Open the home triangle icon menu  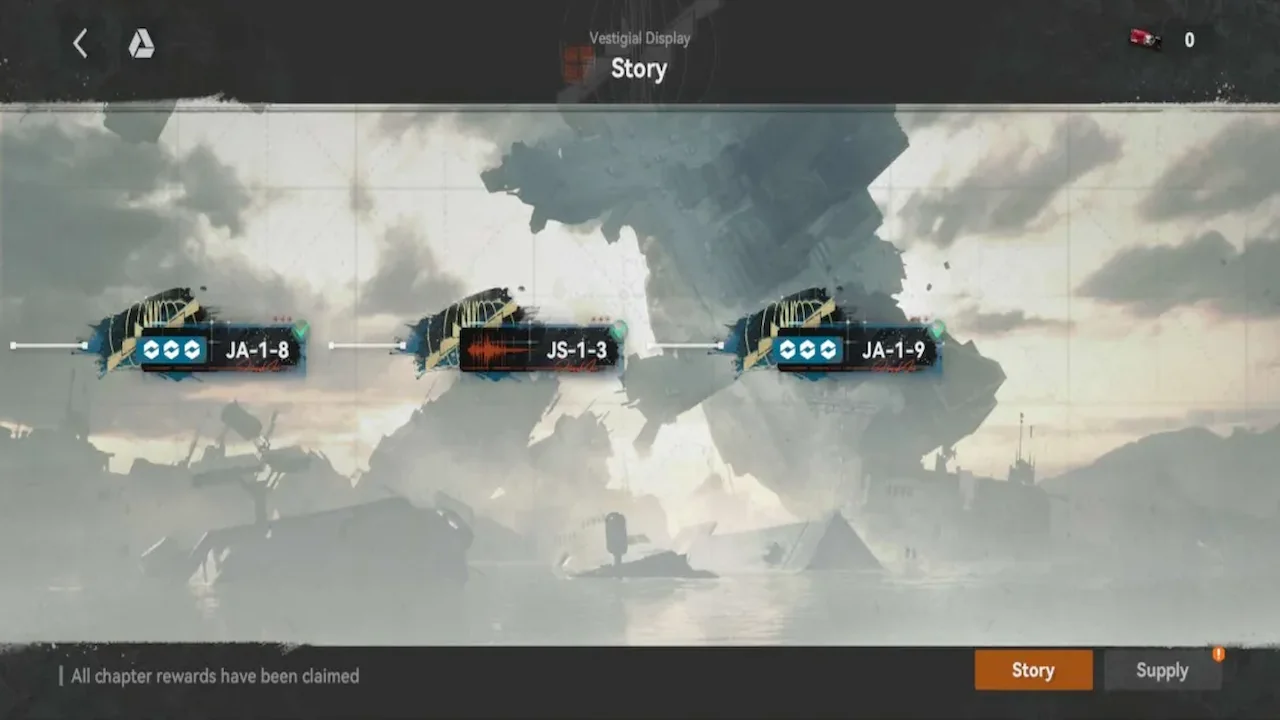tap(141, 43)
